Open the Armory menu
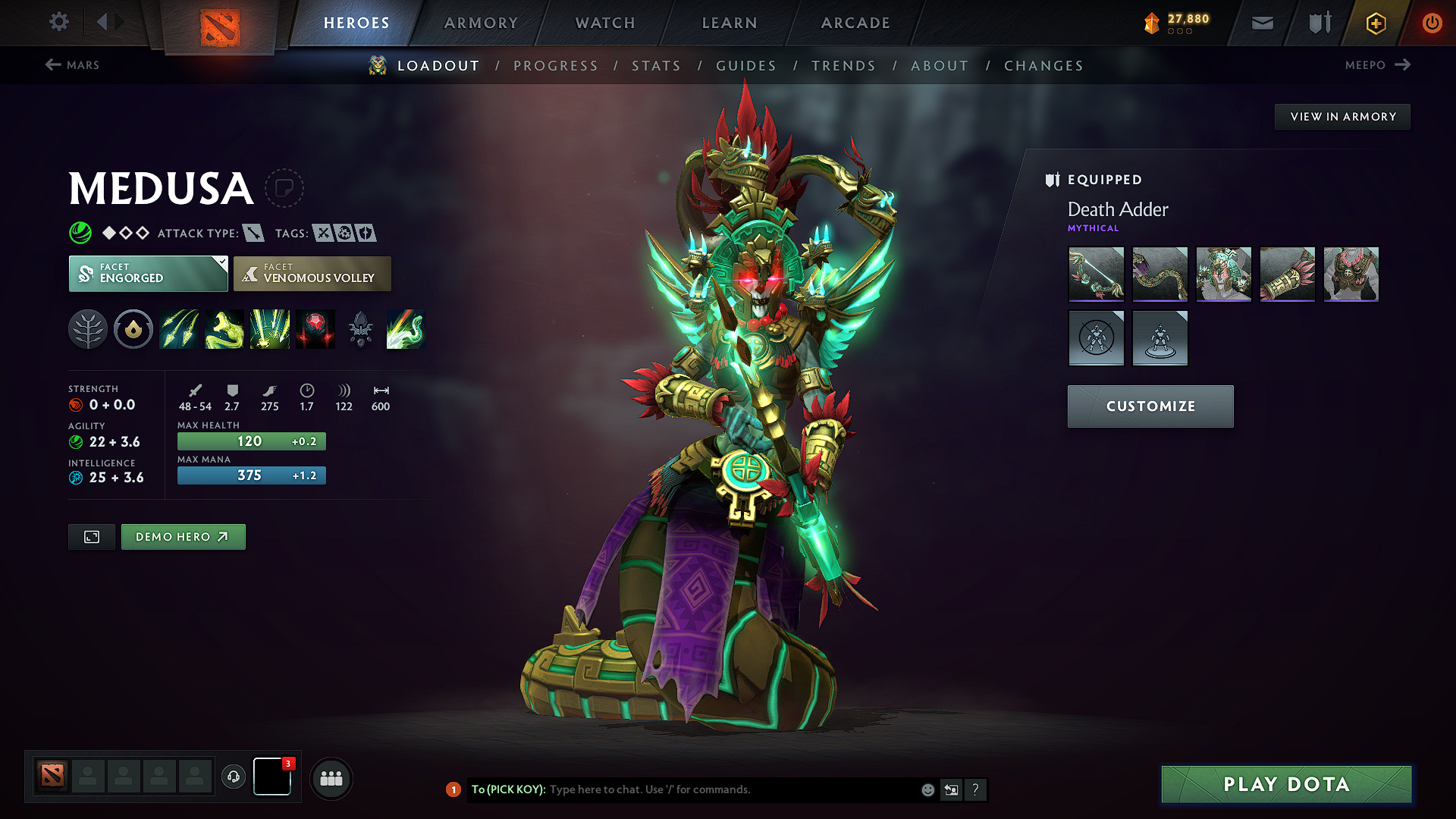This screenshot has height=819, width=1456. pyautogui.click(x=481, y=23)
